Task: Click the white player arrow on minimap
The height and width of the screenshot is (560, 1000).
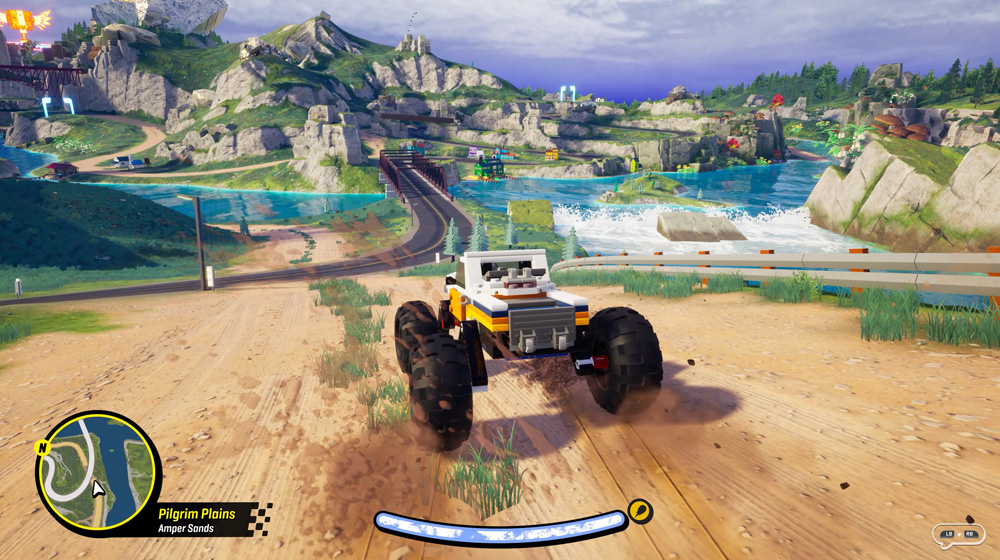Action: [98, 488]
